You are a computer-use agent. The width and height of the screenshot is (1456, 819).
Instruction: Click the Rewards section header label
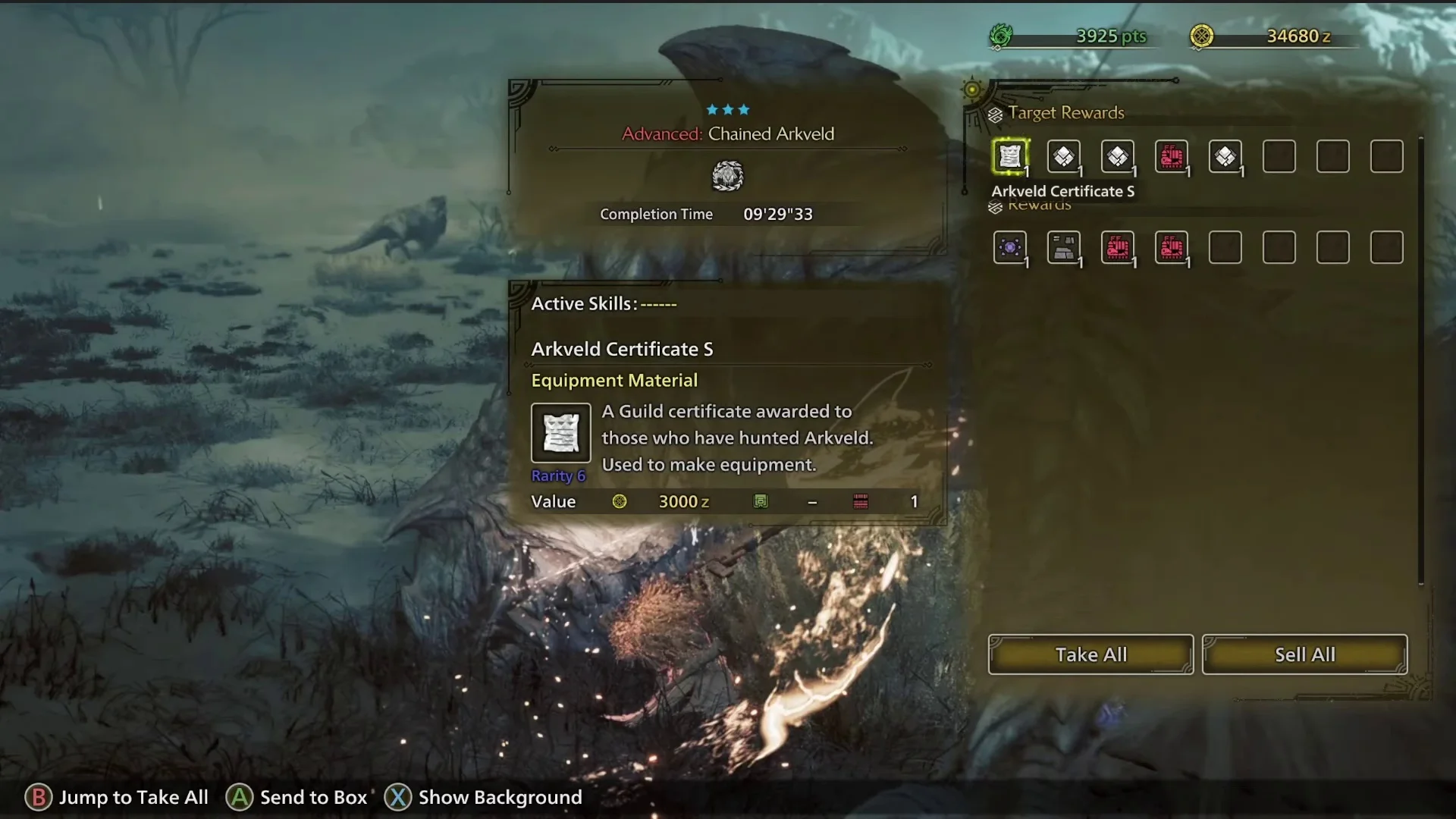[1040, 205]
